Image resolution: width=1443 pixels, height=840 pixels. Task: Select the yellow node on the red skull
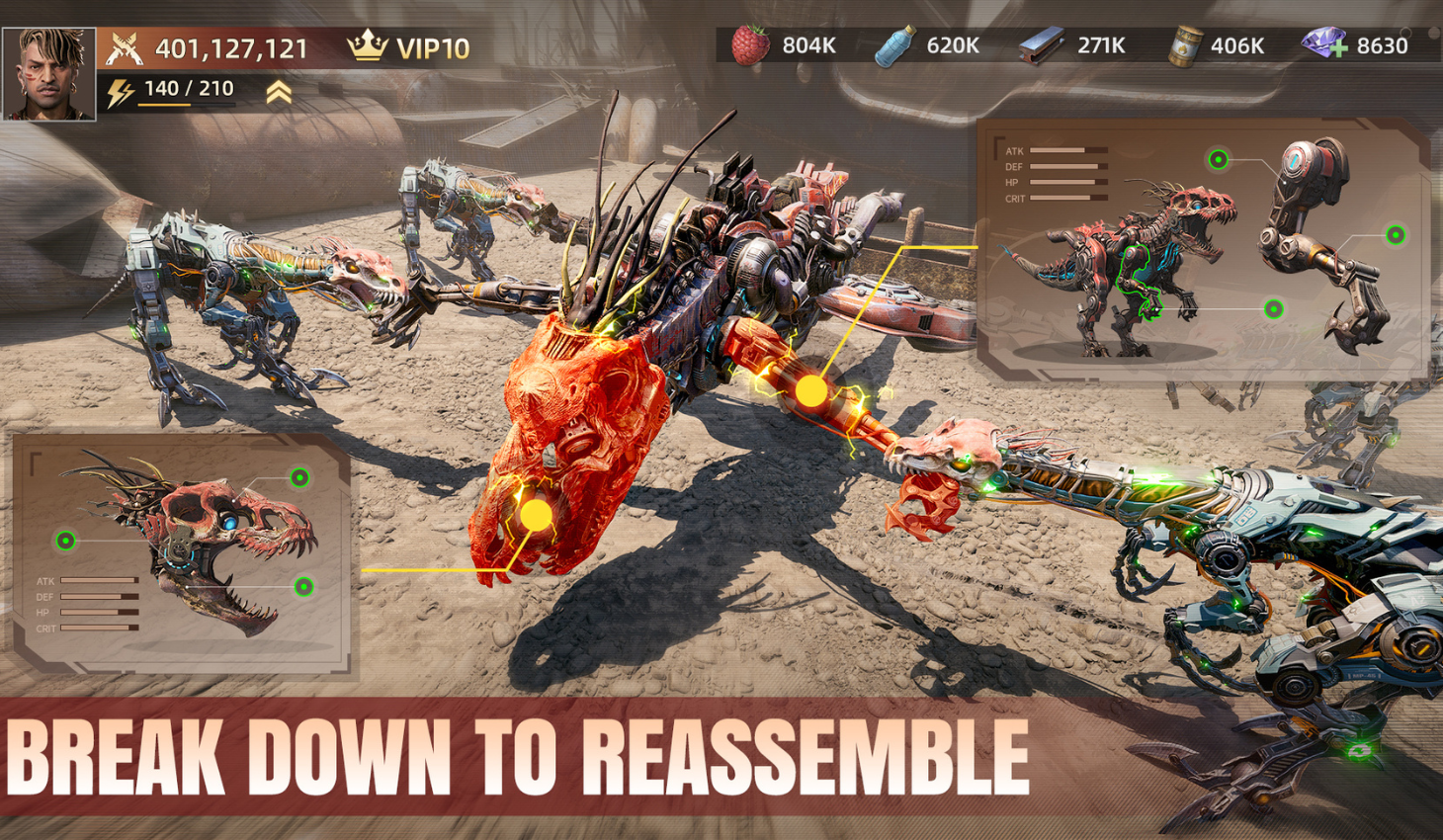click(x=536, y=515)
